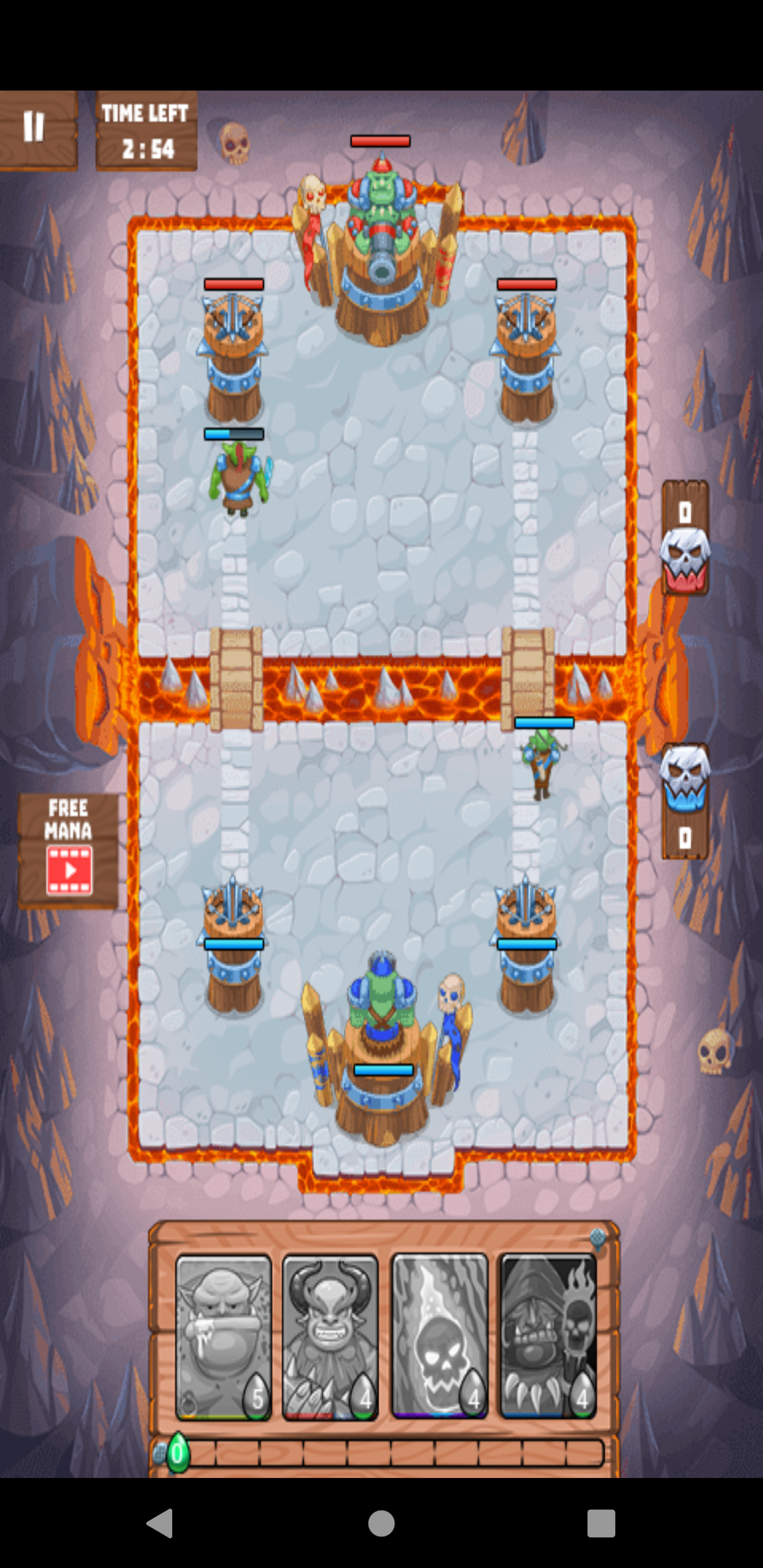The width and height of the screenshot is (763, 1568).
Task: Select the flaming warlock card
Action: coord(548,1333)
